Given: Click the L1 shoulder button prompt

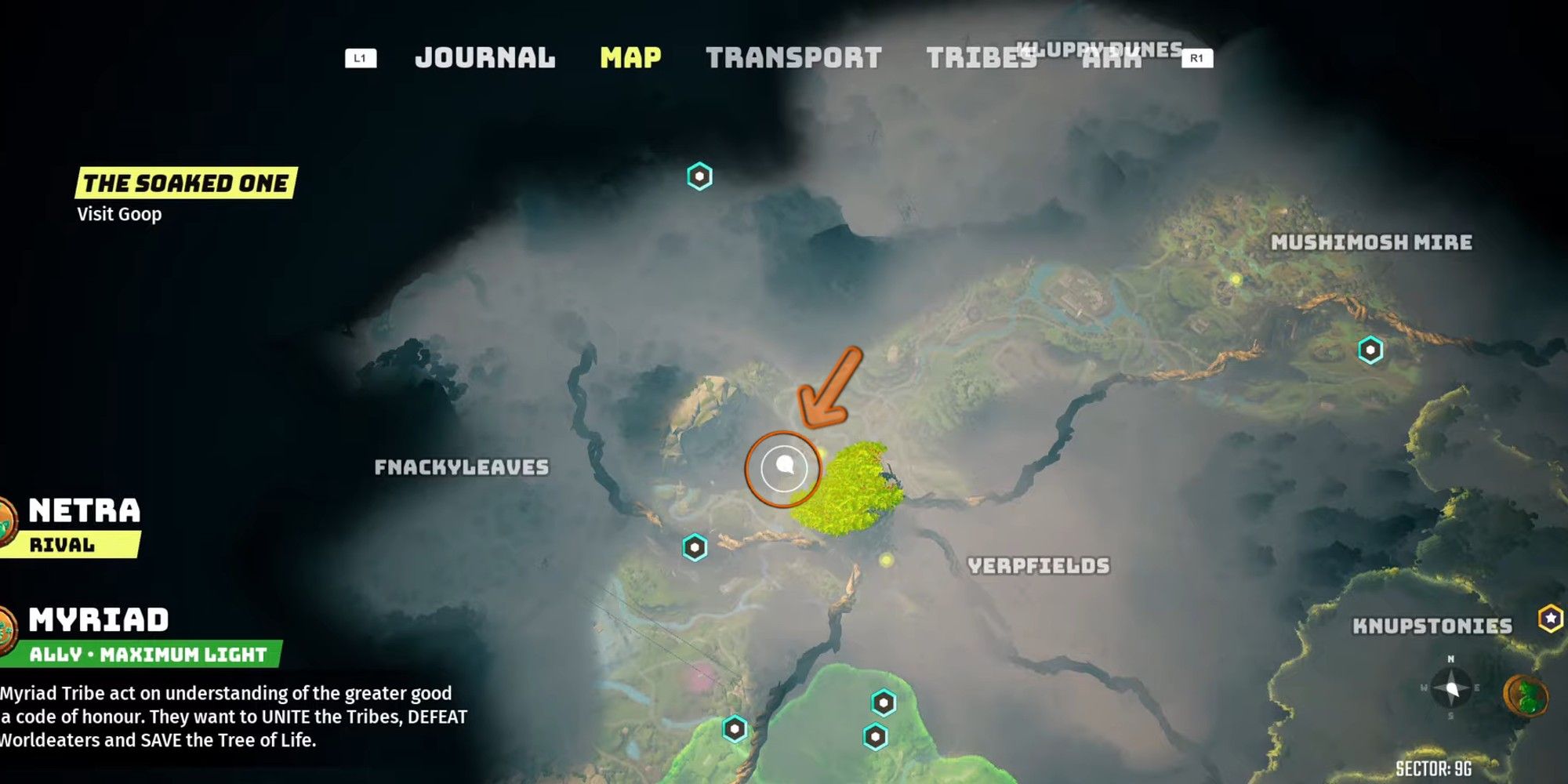Looking at the screenshot, I should pos(362,56).
